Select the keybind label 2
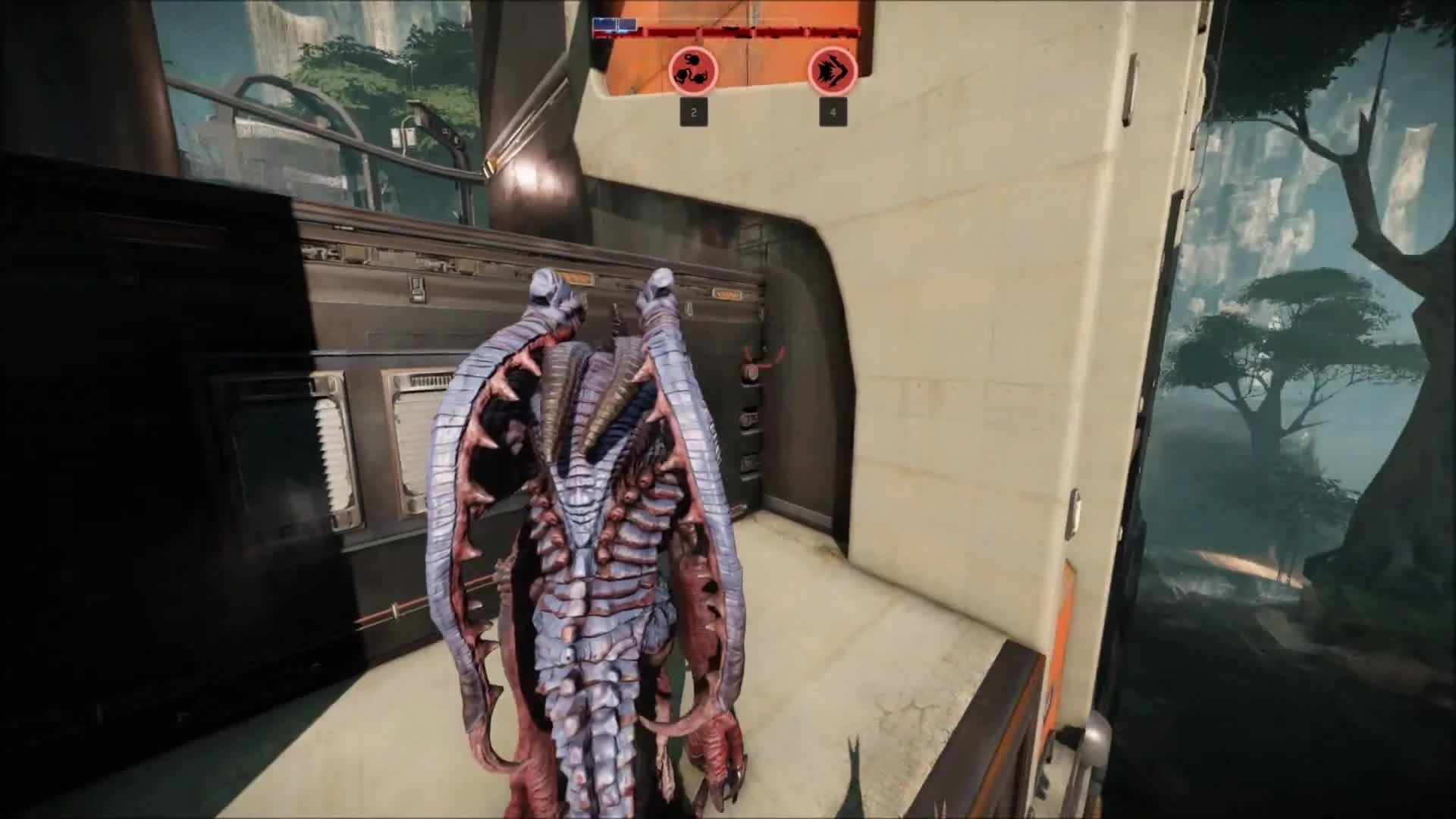 [x=694, y=113]
